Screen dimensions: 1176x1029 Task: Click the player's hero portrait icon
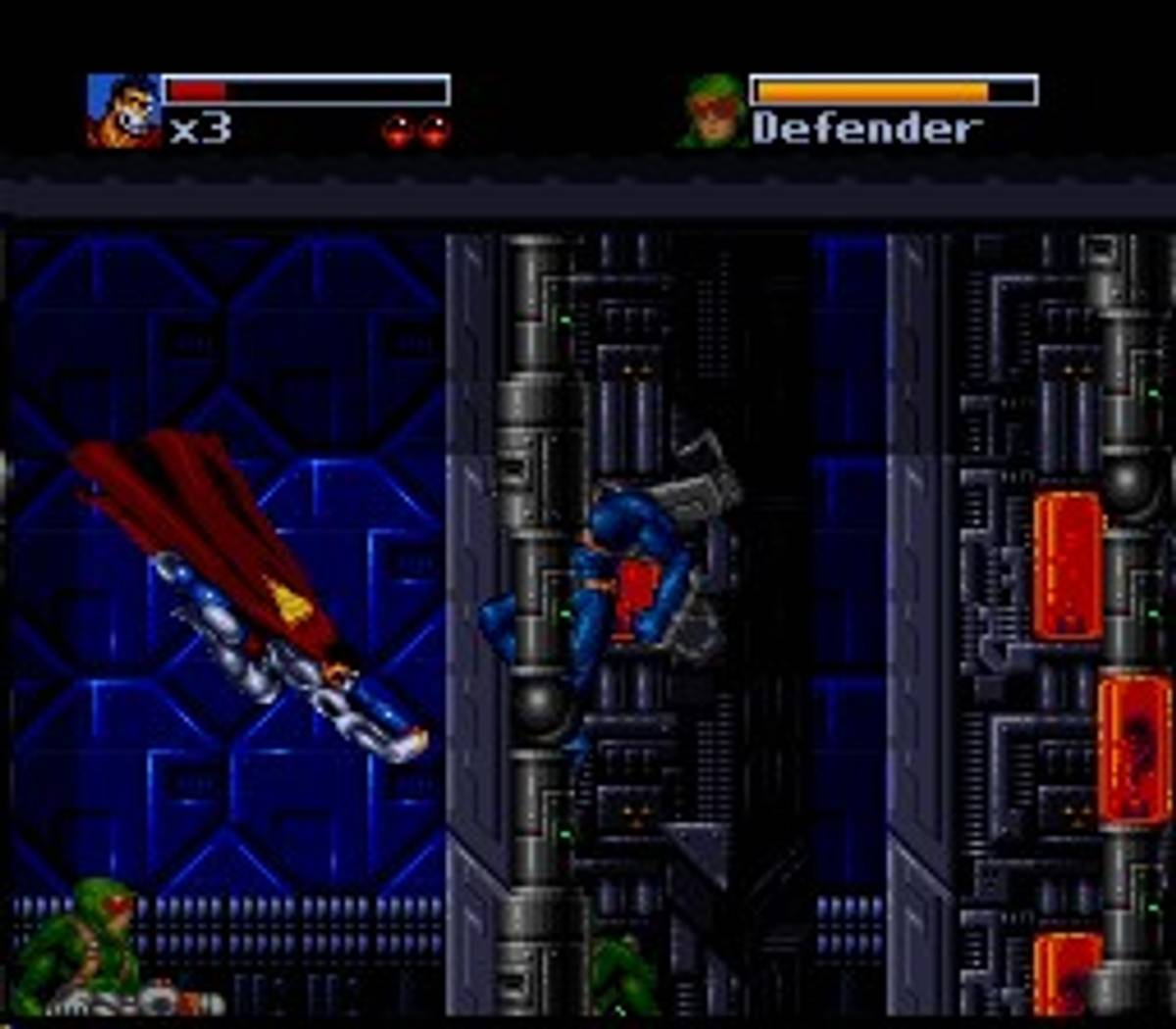coord(124,110)
